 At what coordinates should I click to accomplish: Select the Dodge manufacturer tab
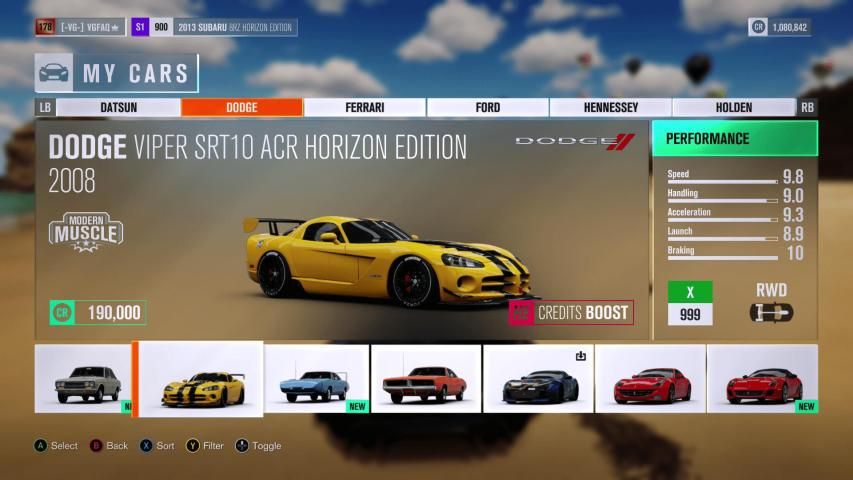(241, 107)
